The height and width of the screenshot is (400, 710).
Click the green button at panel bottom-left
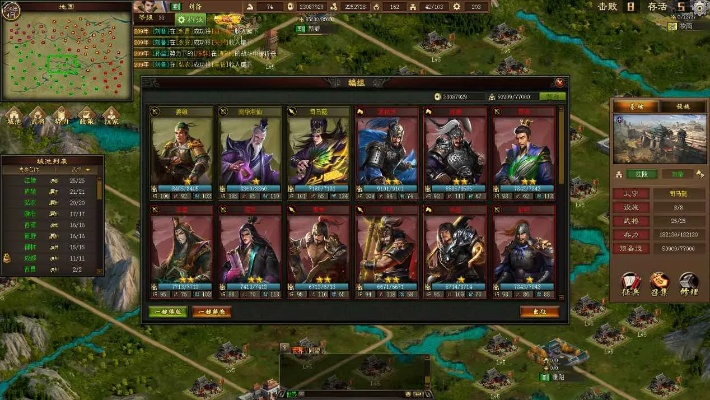pos(168,311)
